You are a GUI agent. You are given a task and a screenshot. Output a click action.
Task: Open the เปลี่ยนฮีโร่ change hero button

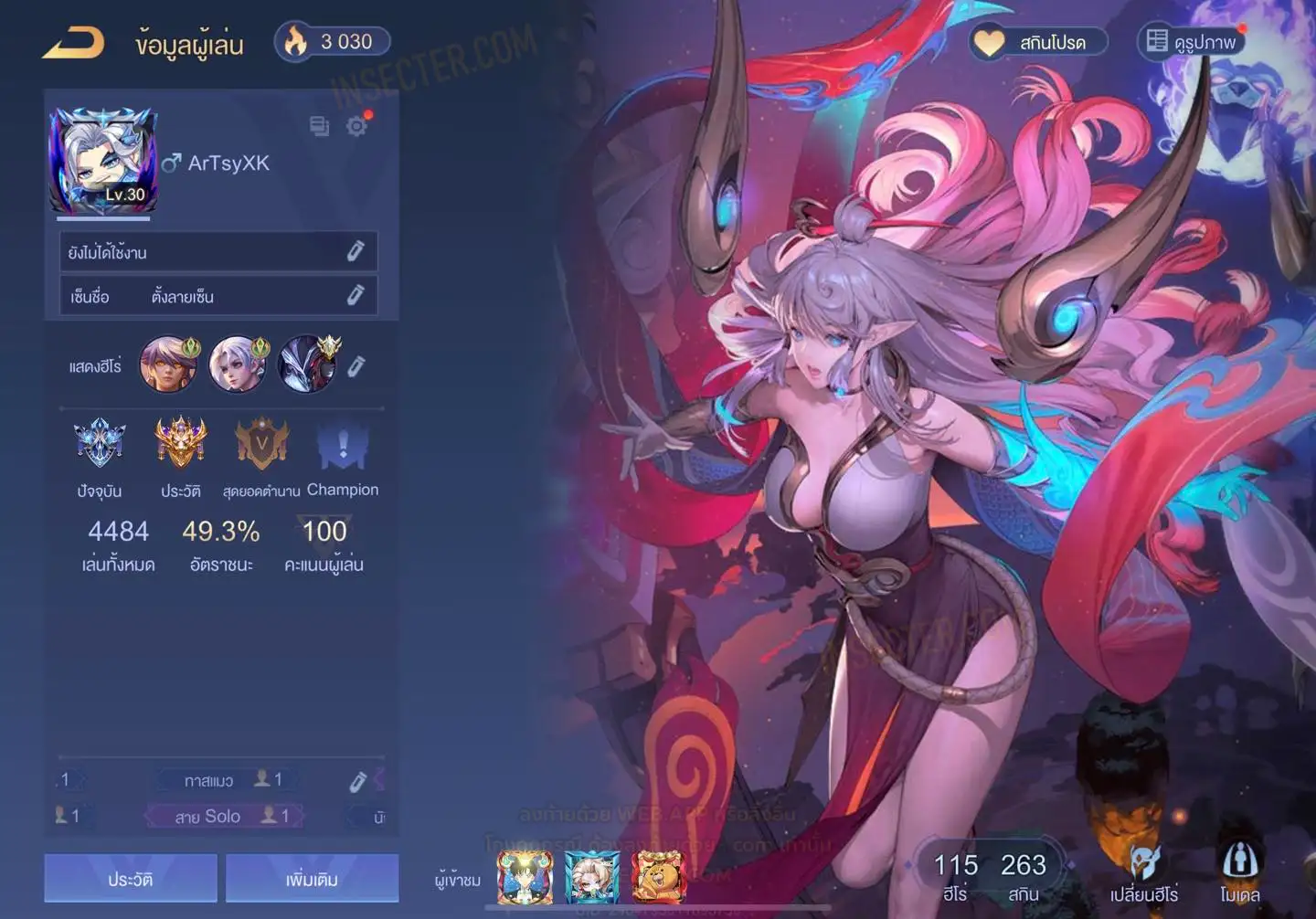pyautogui.click(x=1144, y=874)
